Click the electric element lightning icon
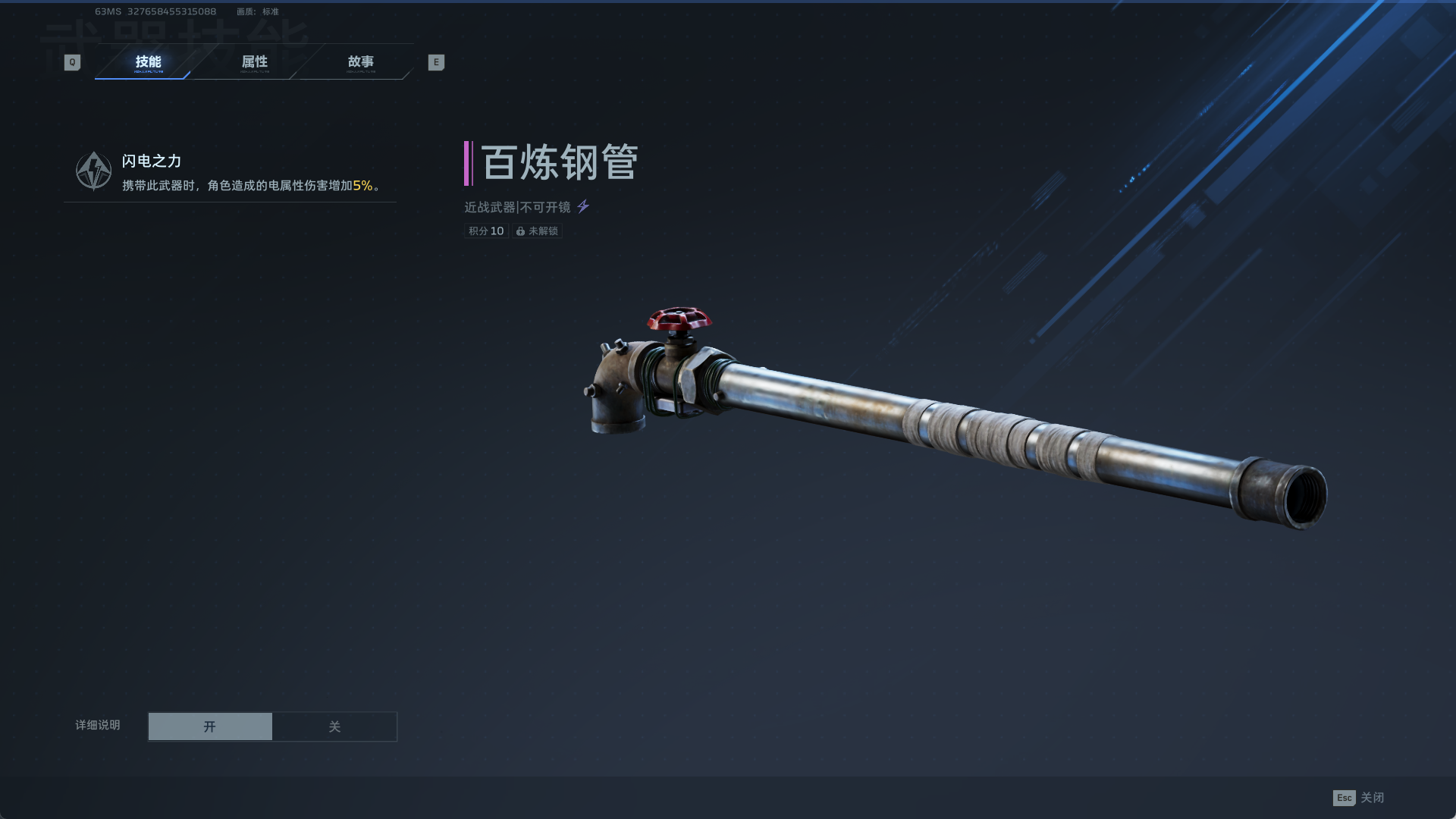1456x819 pixels. coord(583,206)
